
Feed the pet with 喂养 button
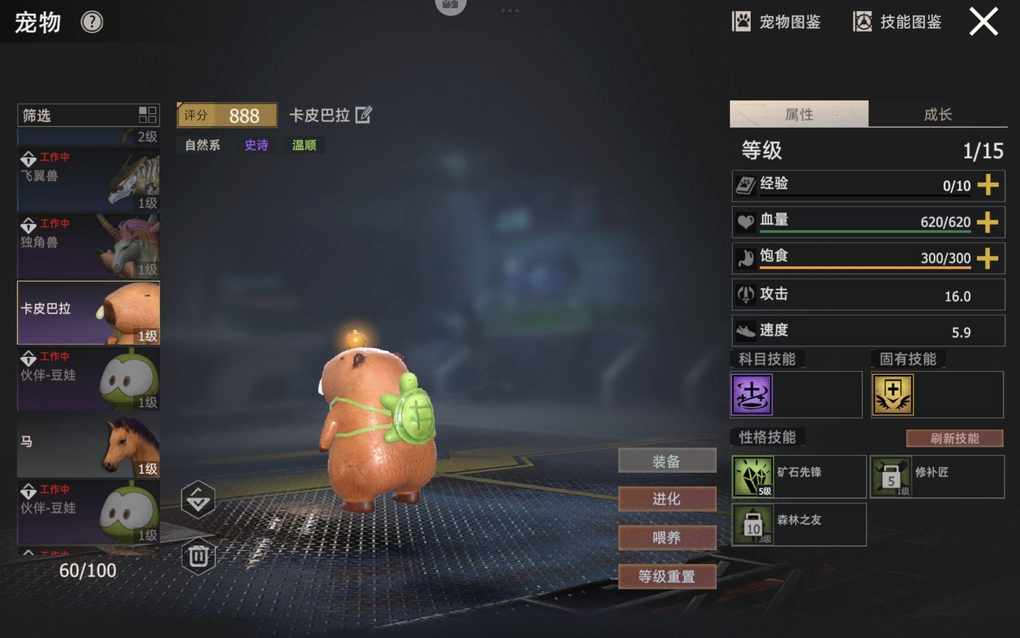pyautogui.click(x=667, y=538)
